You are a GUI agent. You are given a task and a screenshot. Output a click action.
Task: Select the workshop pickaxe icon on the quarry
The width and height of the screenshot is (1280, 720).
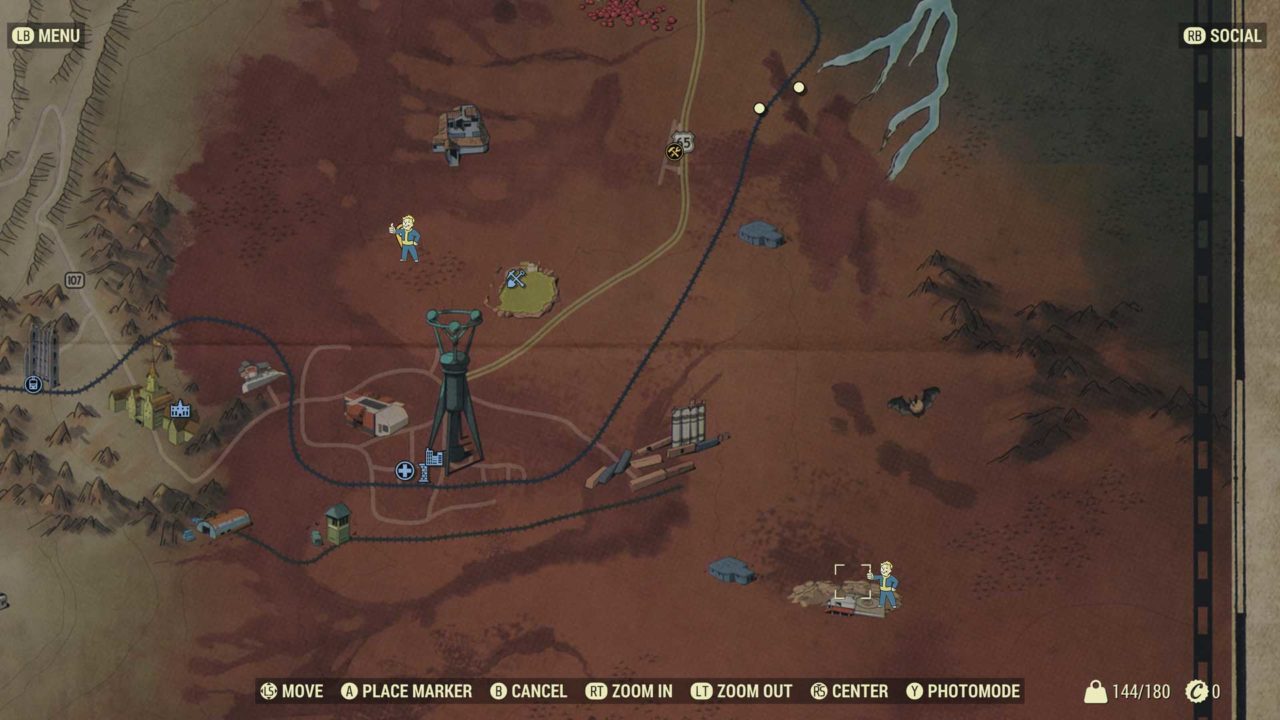click(518, 277)
